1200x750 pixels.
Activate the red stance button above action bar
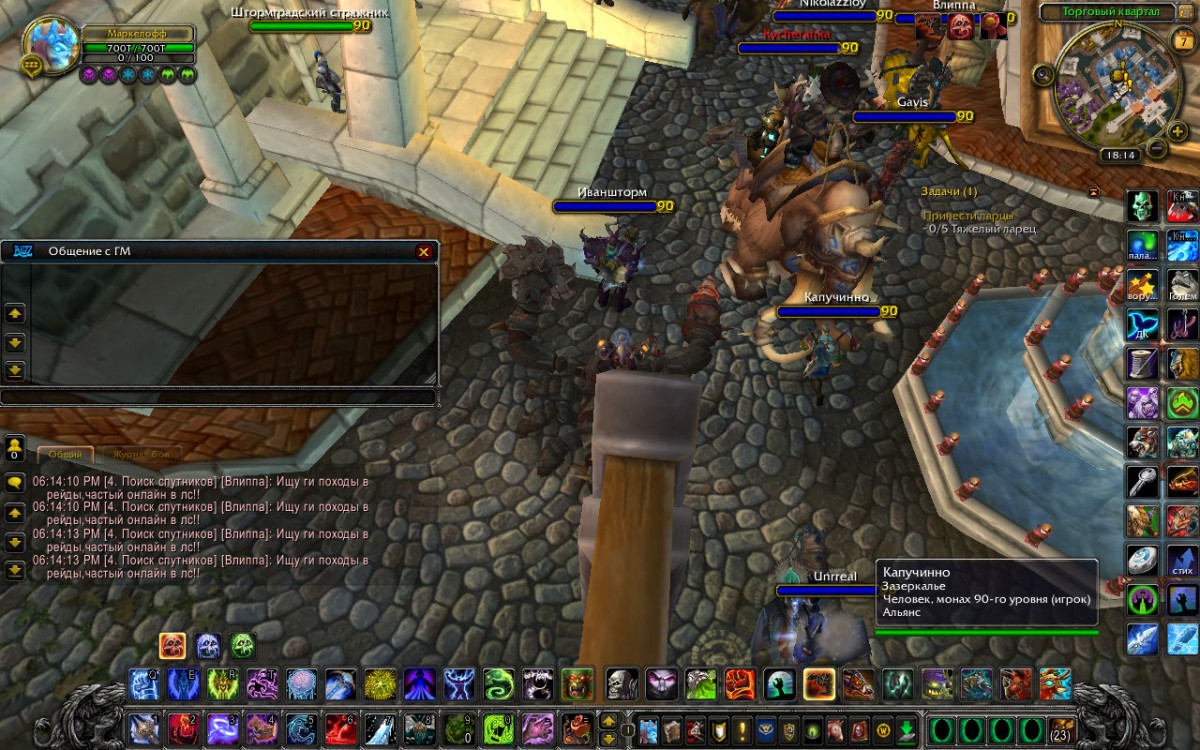pyautogui.click(x=172, y=645)
